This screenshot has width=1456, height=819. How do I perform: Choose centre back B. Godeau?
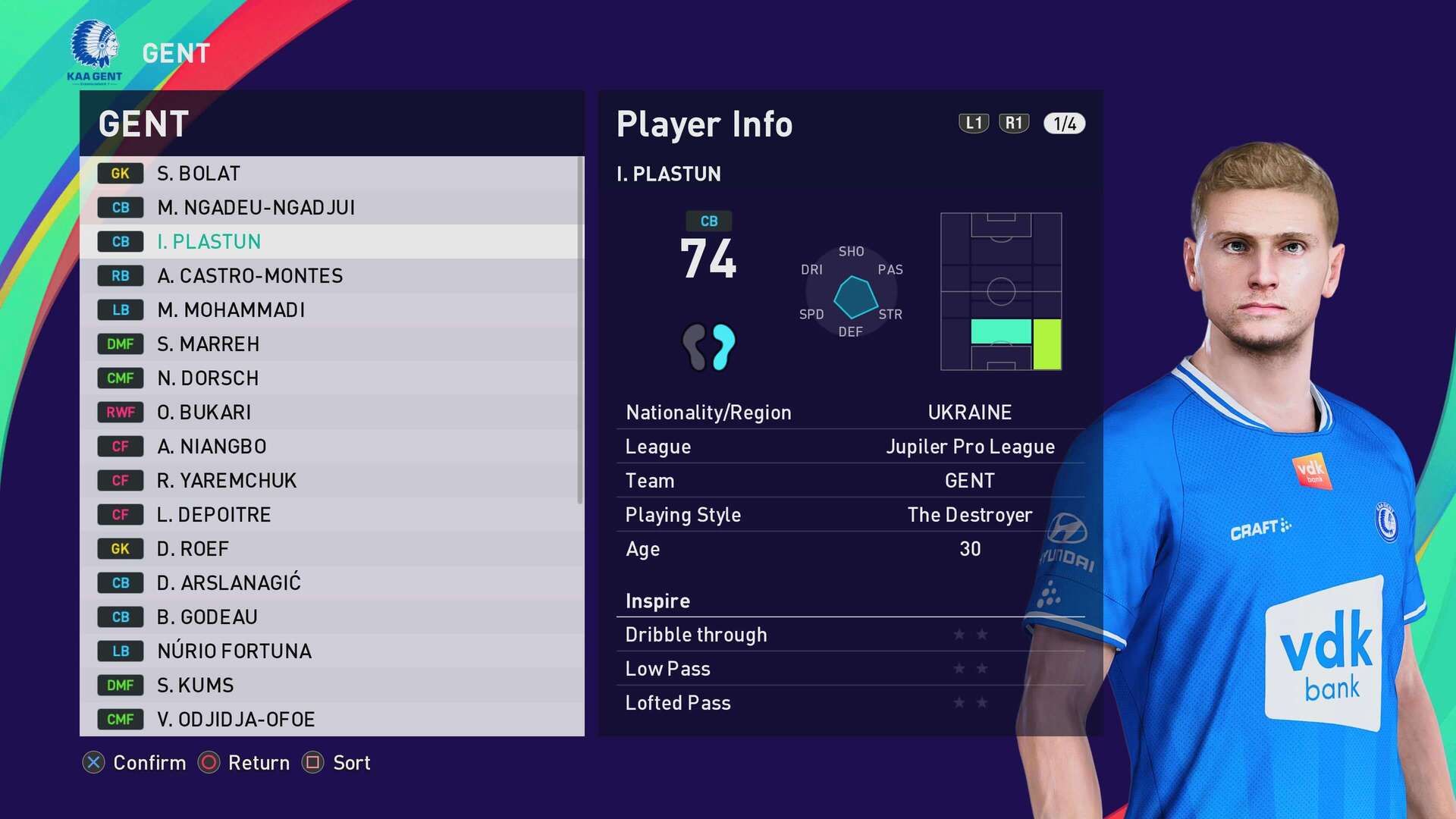(331, 617)
